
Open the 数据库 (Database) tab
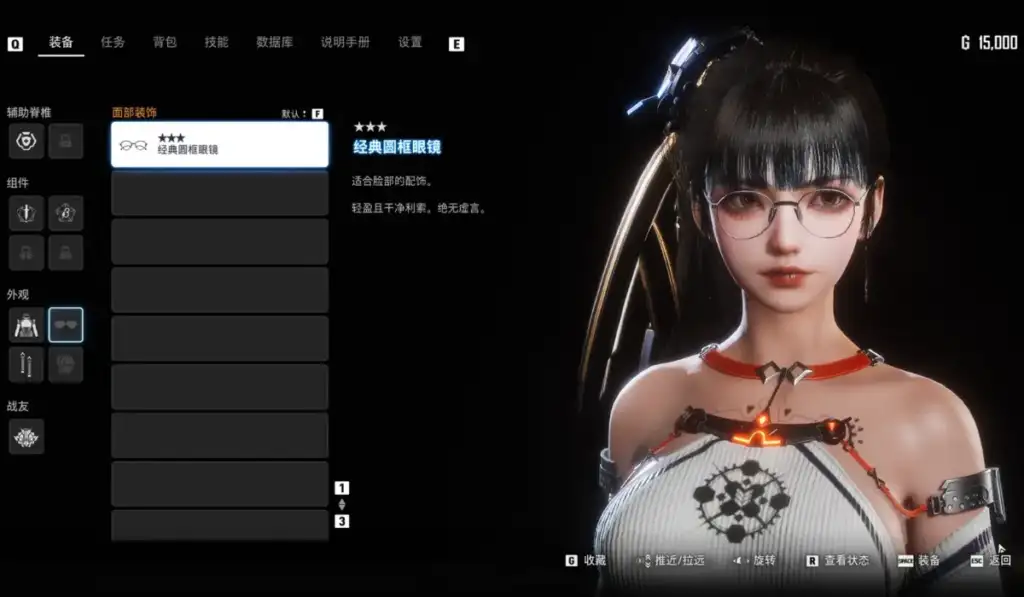pos(273,43)
